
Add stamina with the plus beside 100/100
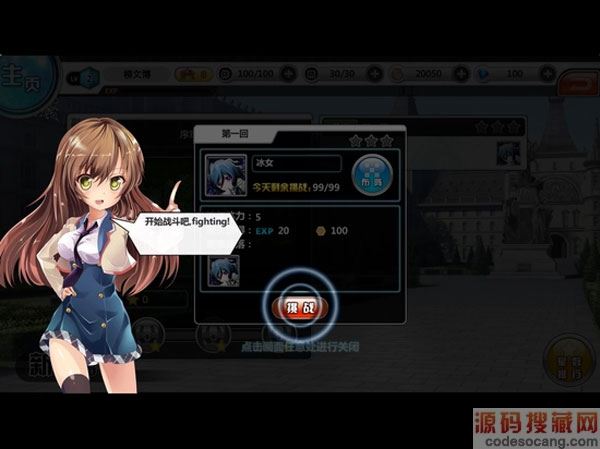[289, 74]
